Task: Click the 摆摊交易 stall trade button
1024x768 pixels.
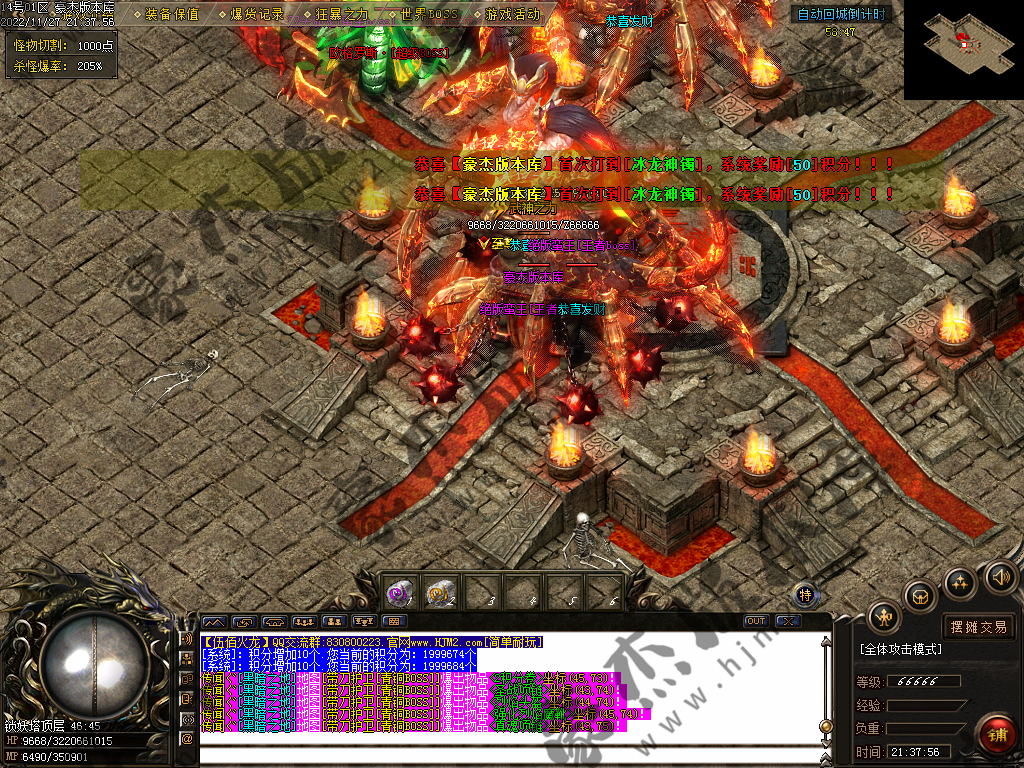Action: 979,627
